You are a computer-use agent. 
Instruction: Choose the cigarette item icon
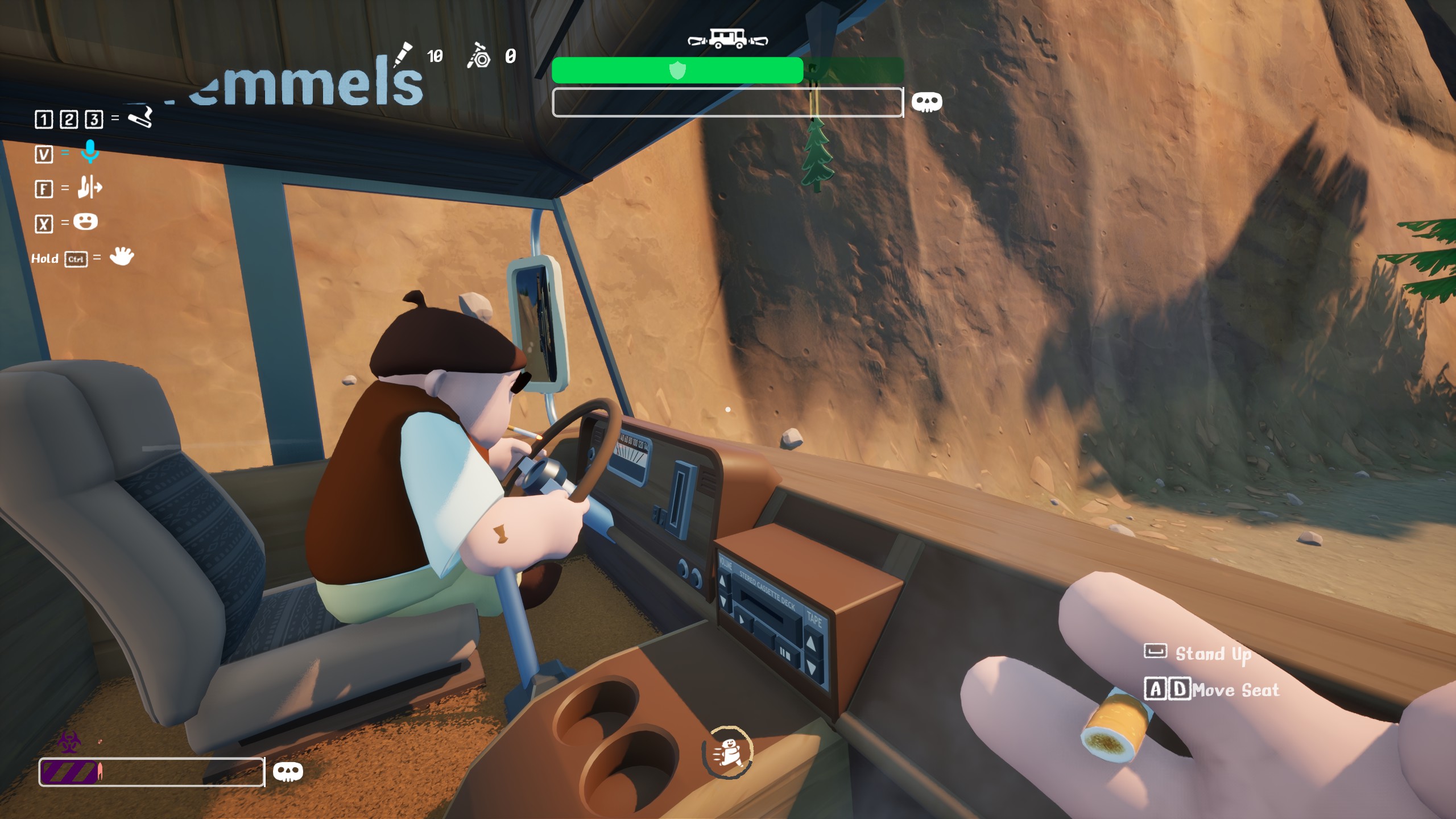coord(140,117)
